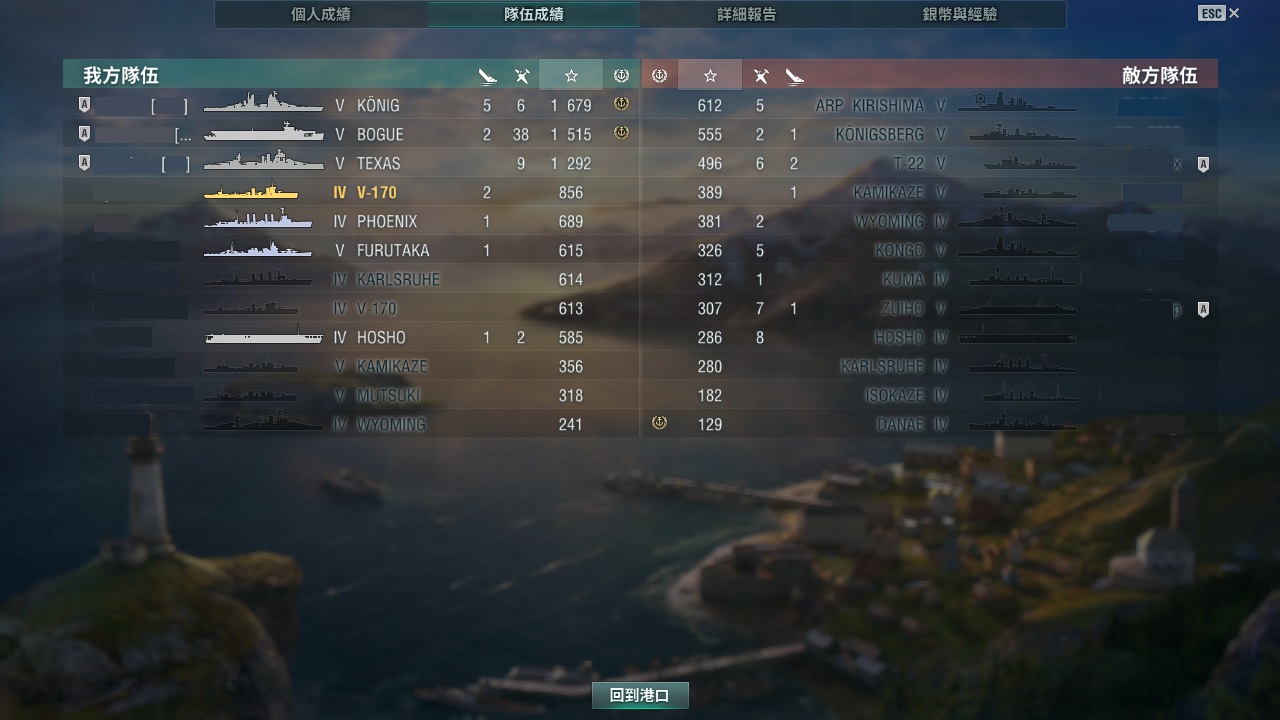Close the results screen with ESC X
The image size is (1280, 720).
[1218, 13]
